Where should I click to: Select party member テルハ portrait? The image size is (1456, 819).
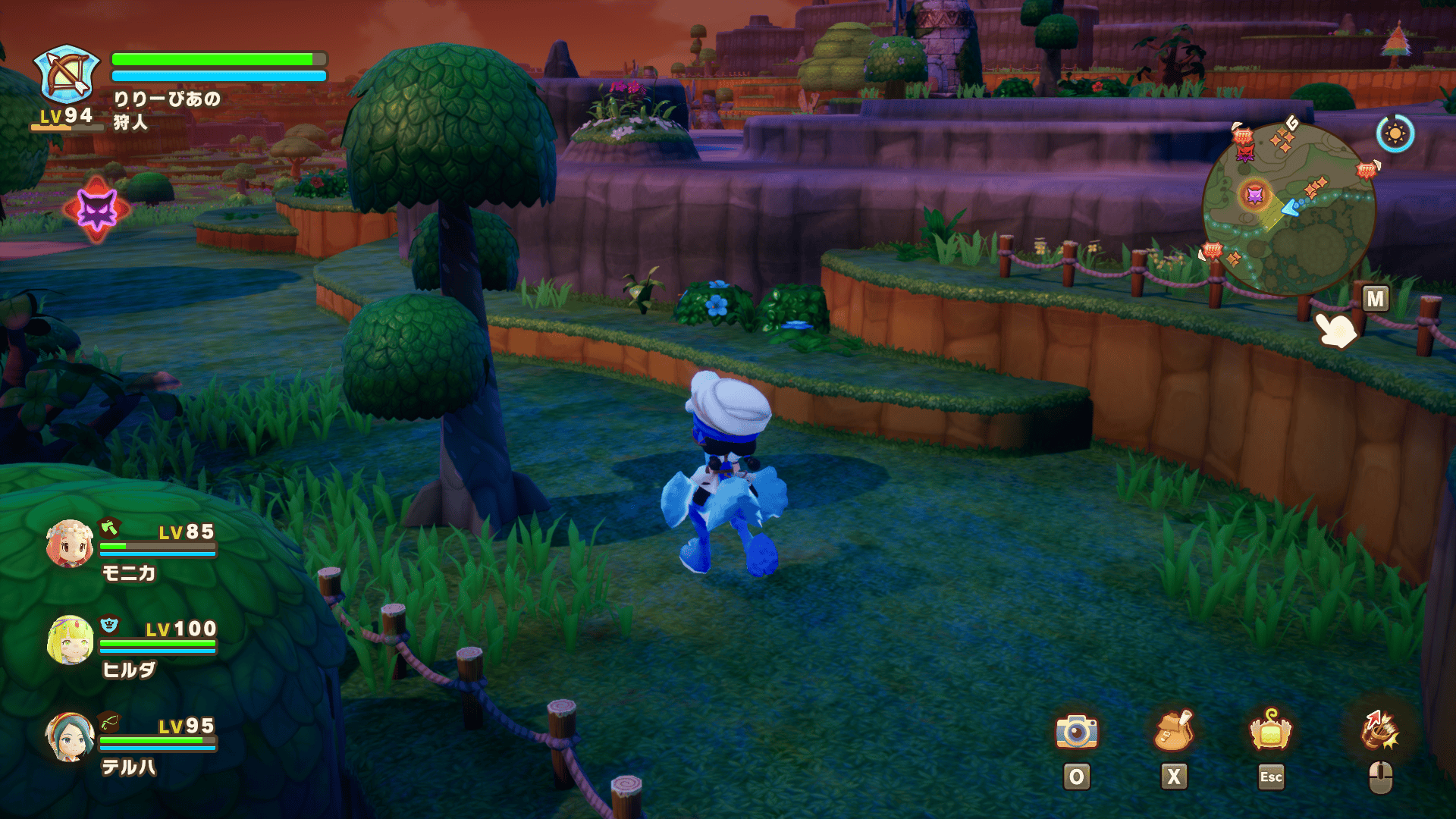[70, 737]
